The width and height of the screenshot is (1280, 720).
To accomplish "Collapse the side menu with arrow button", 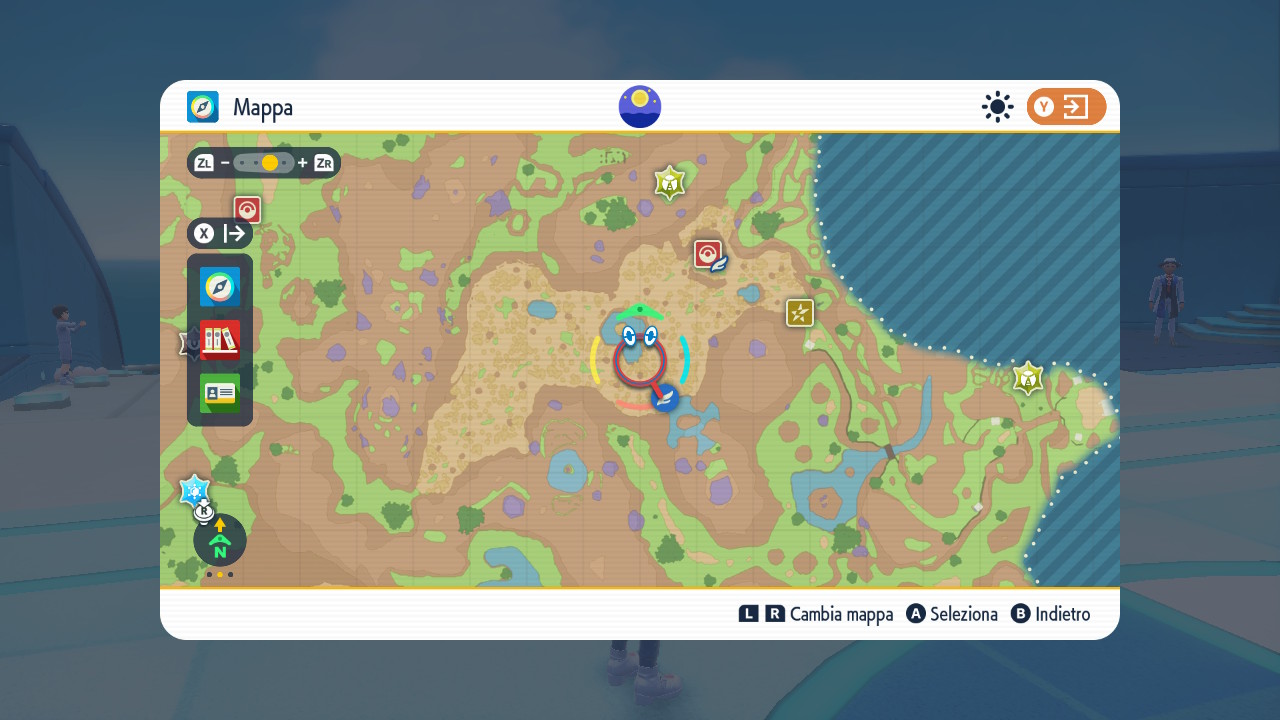I will click(220, 234).
